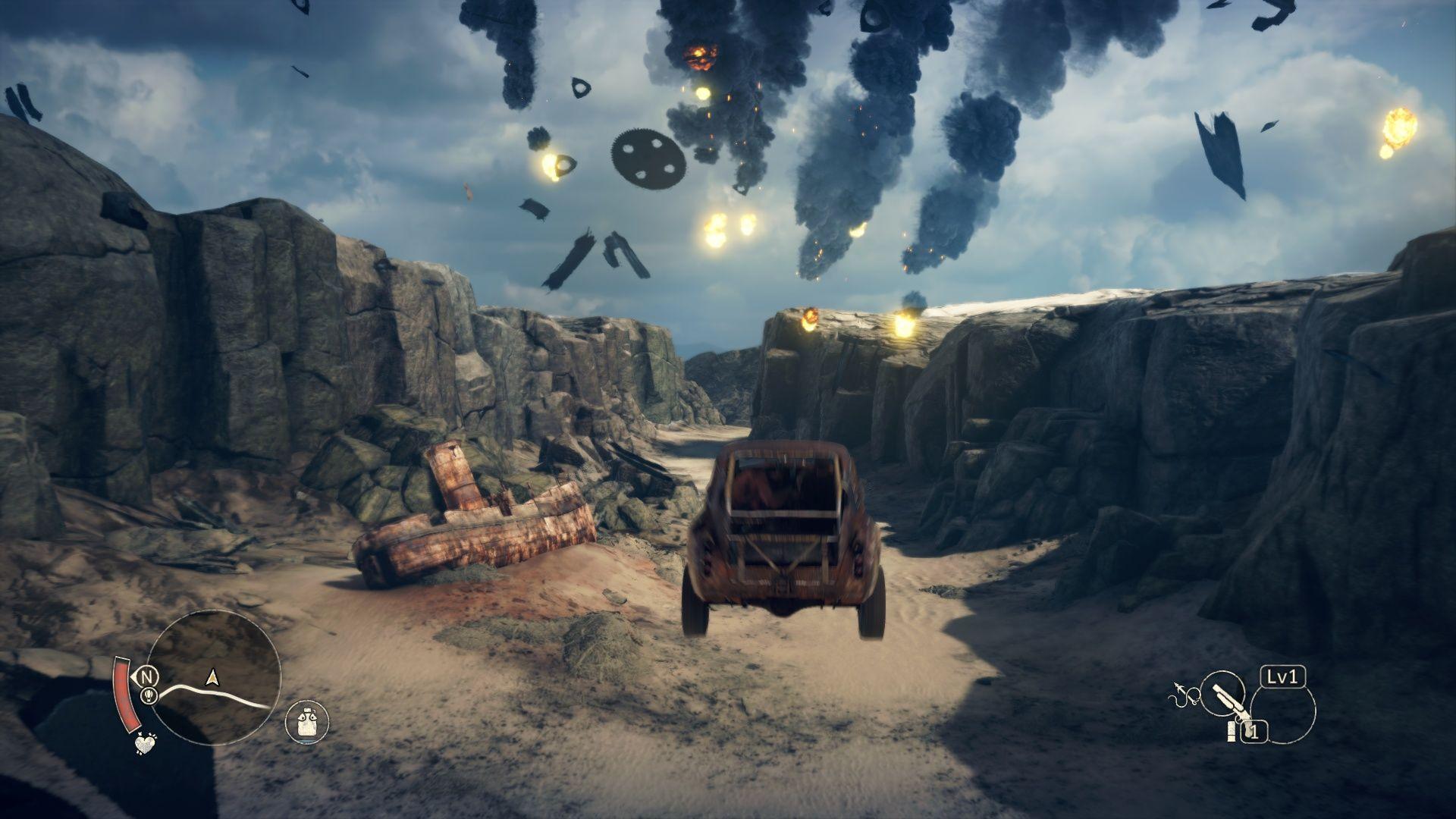
Task: Click the north compass marker
Action: [x=149, y=675]
